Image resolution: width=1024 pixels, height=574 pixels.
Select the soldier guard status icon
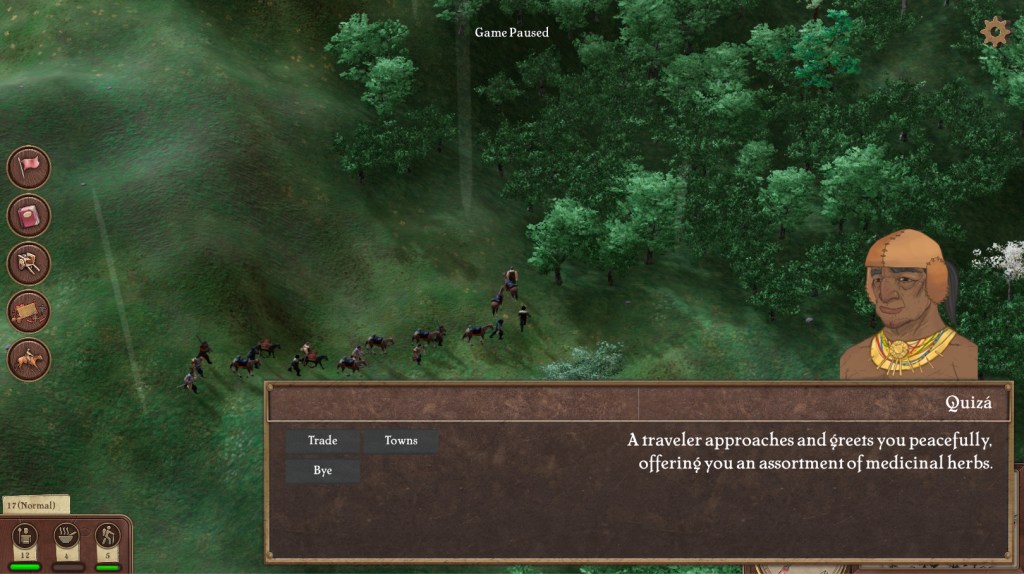[26, 537]
